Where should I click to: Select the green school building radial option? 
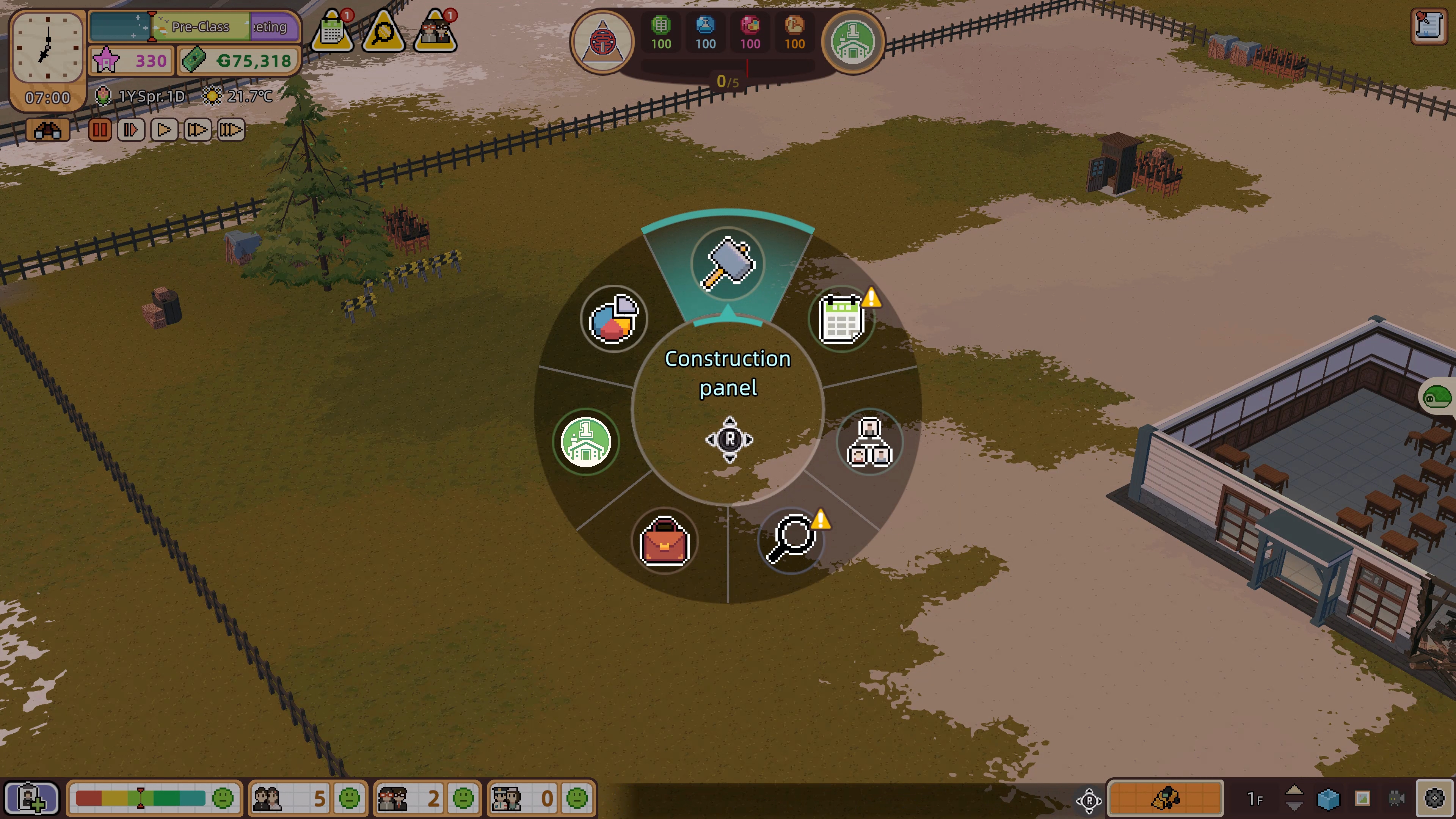(x=585, y=441)
